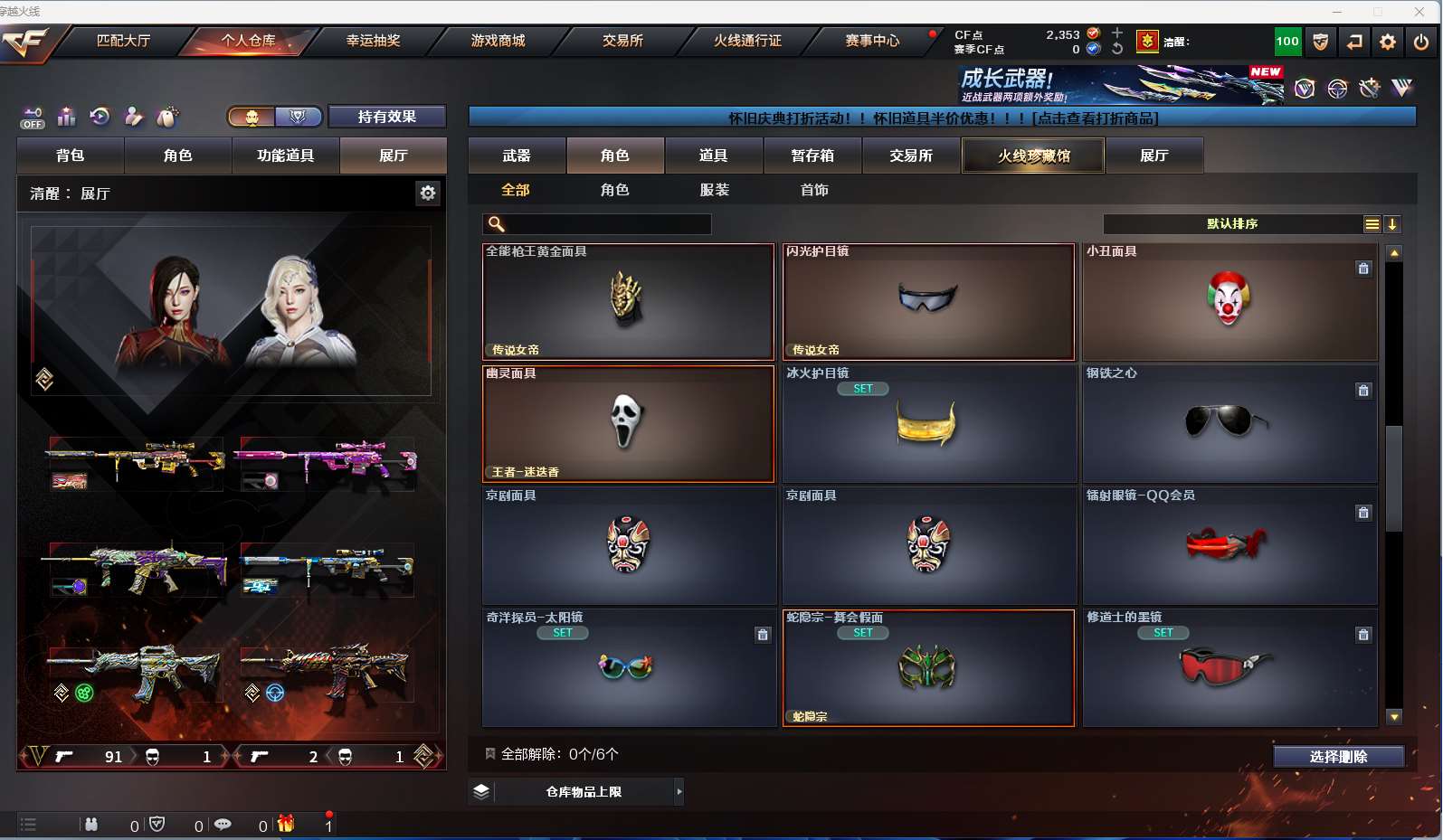Open showroom settings gear icon
1443x840 pixels.
point(428,193)
